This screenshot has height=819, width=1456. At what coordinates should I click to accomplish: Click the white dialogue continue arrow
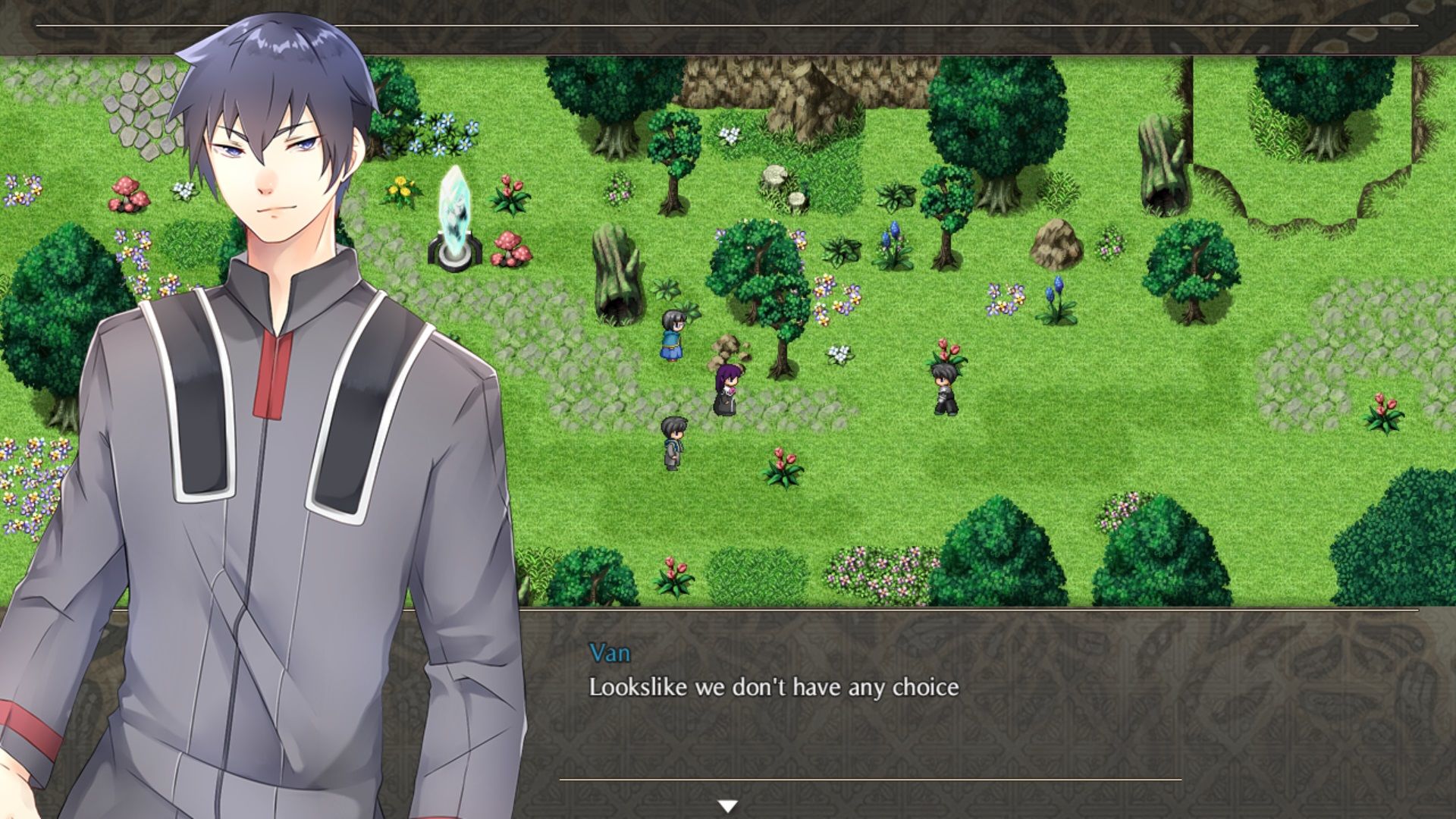click(x=728, y=806)
